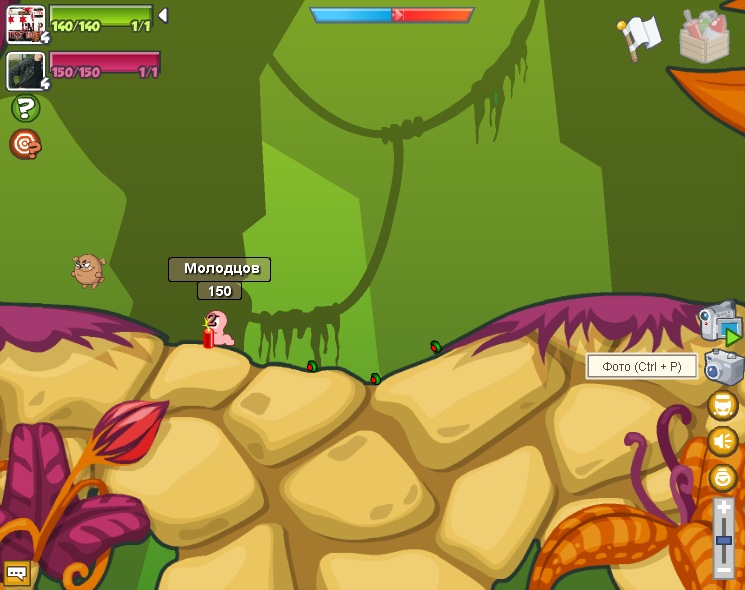
Task: Click the white surrender flag icon
Action: coord(640,35)
